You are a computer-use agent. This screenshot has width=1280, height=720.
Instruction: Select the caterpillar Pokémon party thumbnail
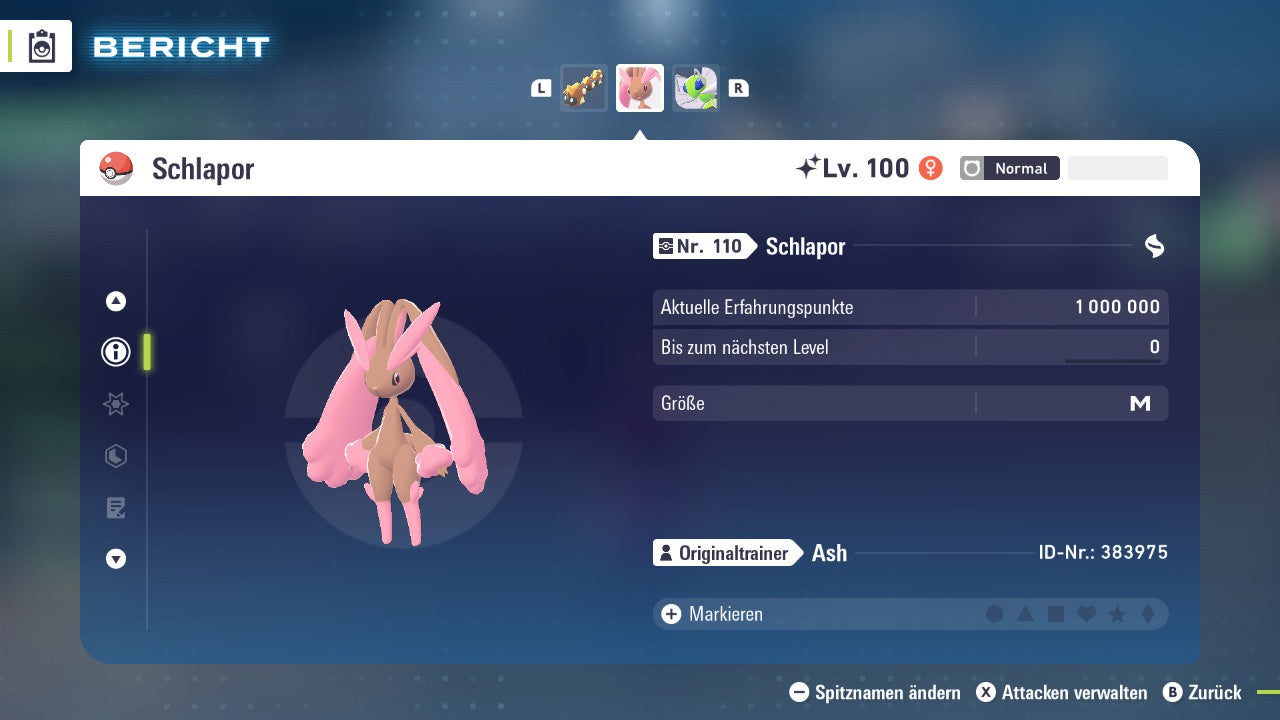coord(584,88)
